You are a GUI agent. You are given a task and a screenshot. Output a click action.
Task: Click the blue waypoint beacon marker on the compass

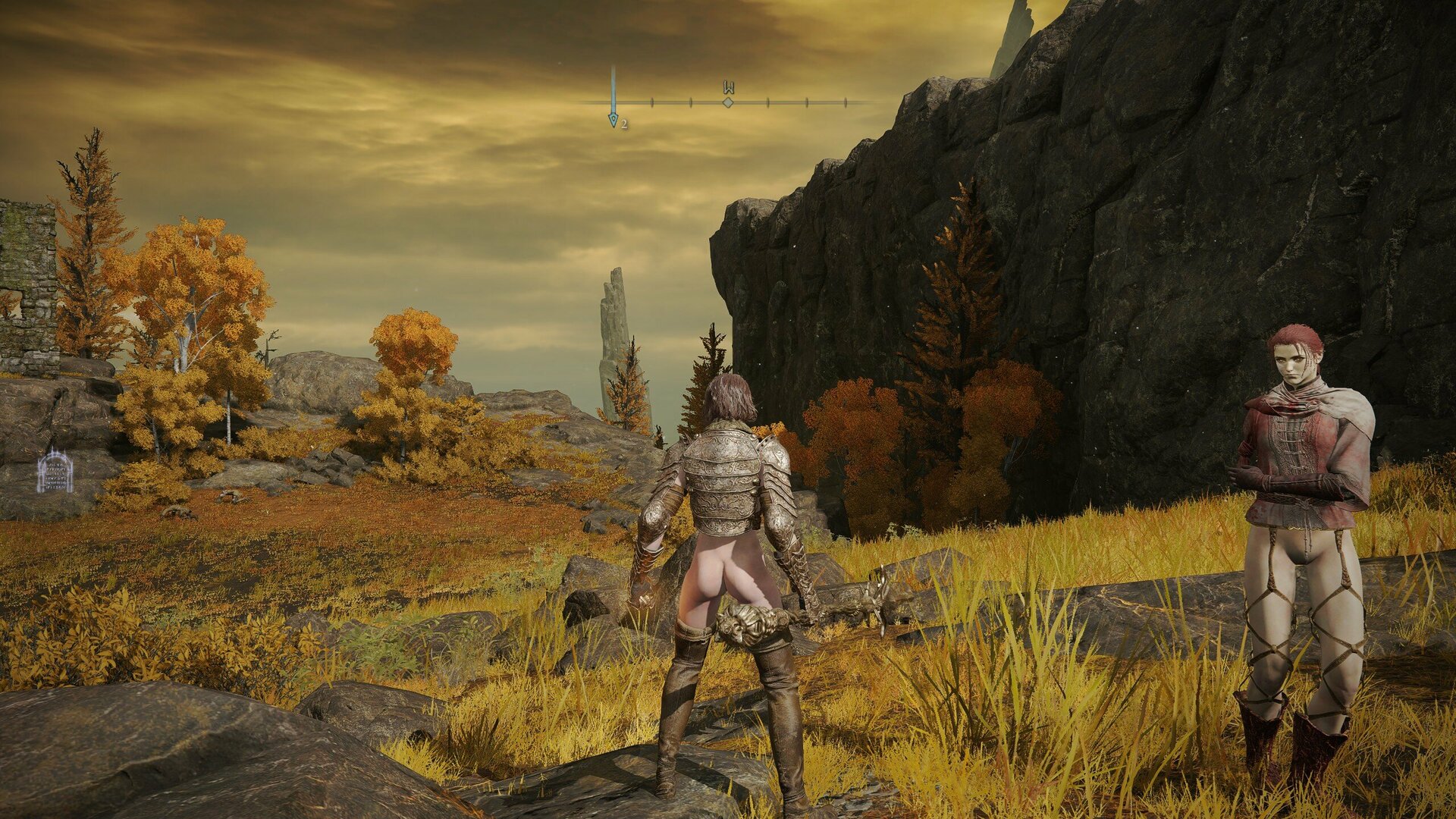point(613,118)
